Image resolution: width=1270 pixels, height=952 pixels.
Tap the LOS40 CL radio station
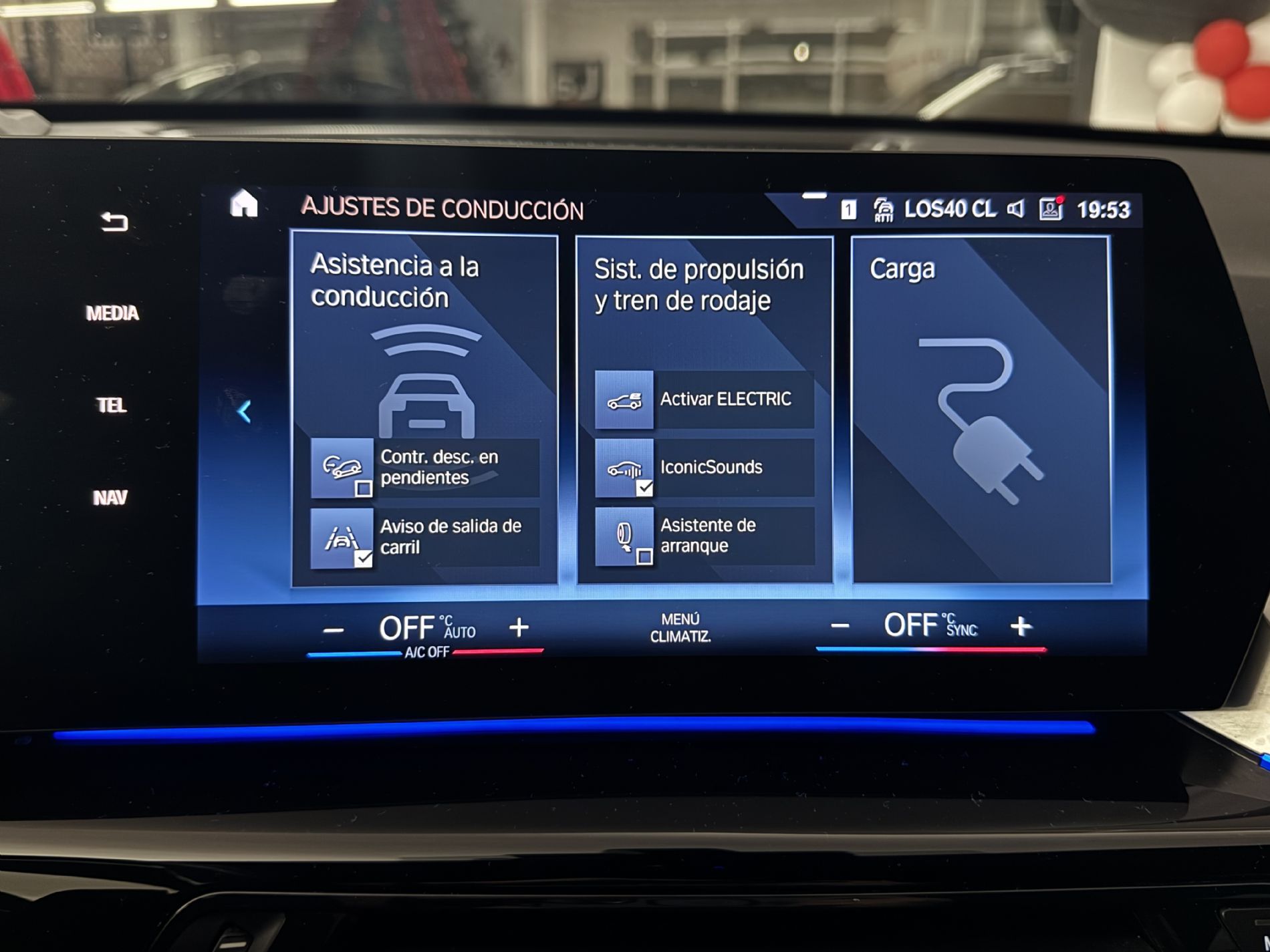tap(949, 210)
